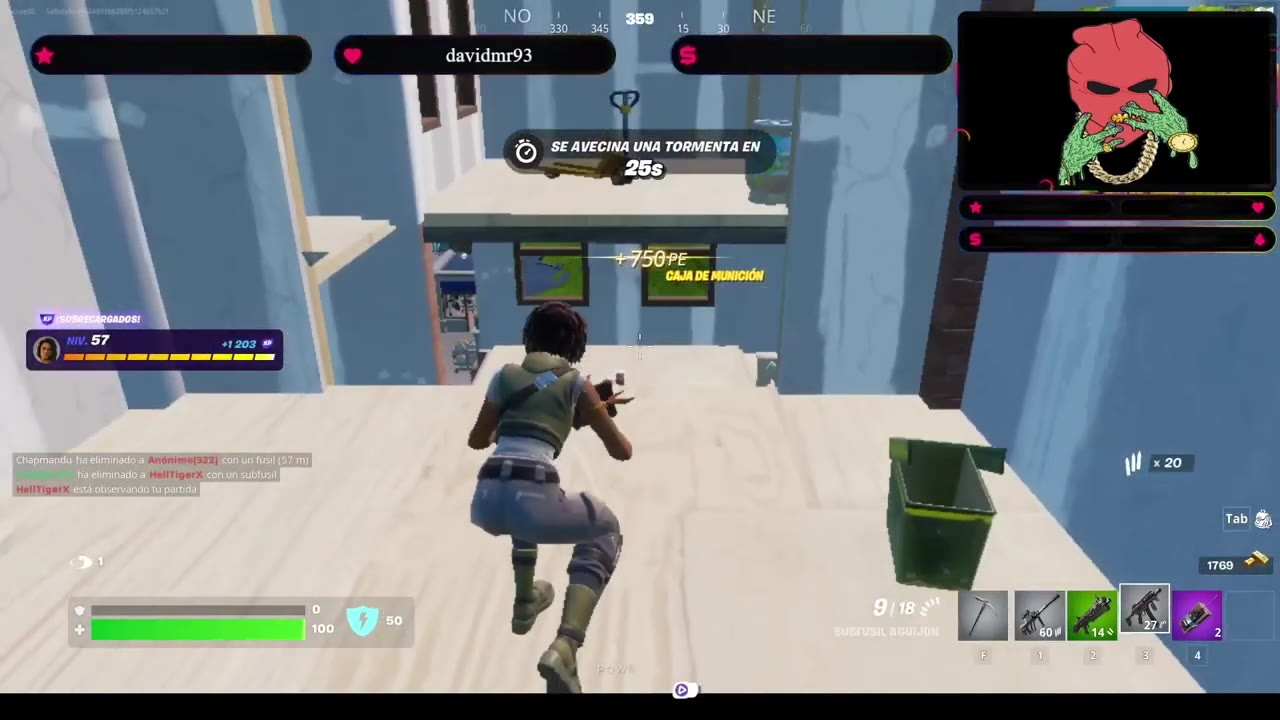1280x720 pixels.
Task: Expand the top follower overlay bar
Action: (1117, 208)
